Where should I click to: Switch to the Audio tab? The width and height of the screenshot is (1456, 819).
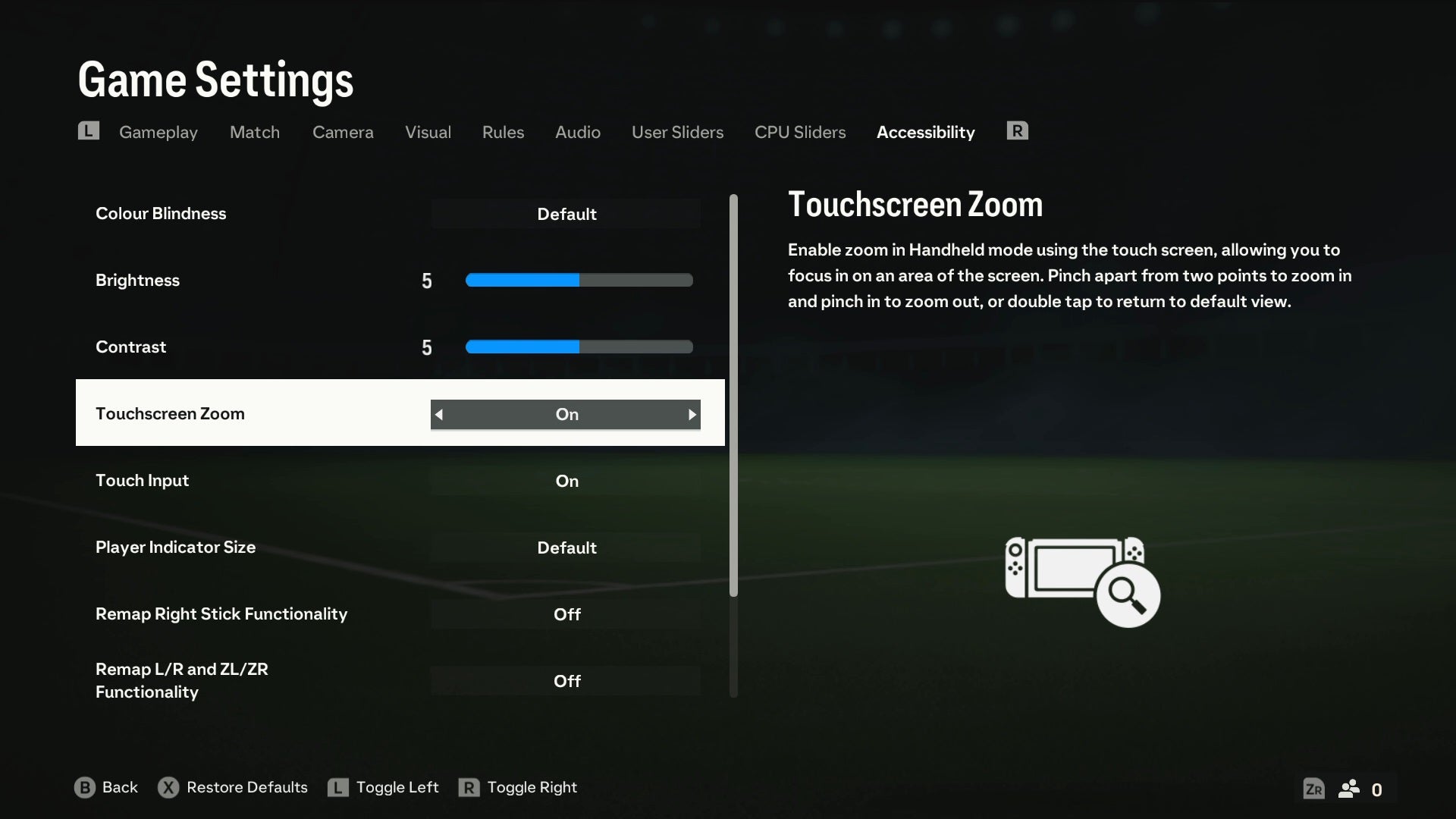click(577, 132)
